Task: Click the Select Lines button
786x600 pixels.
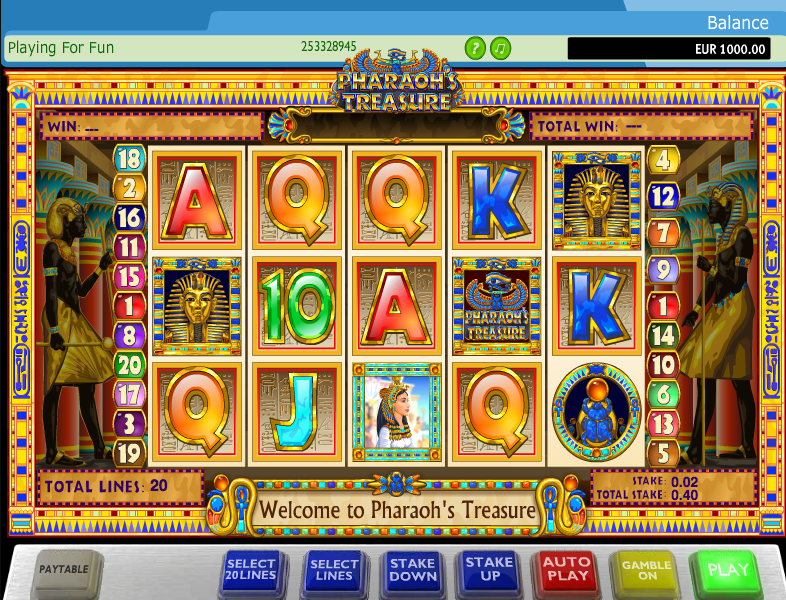Action: 333,571
